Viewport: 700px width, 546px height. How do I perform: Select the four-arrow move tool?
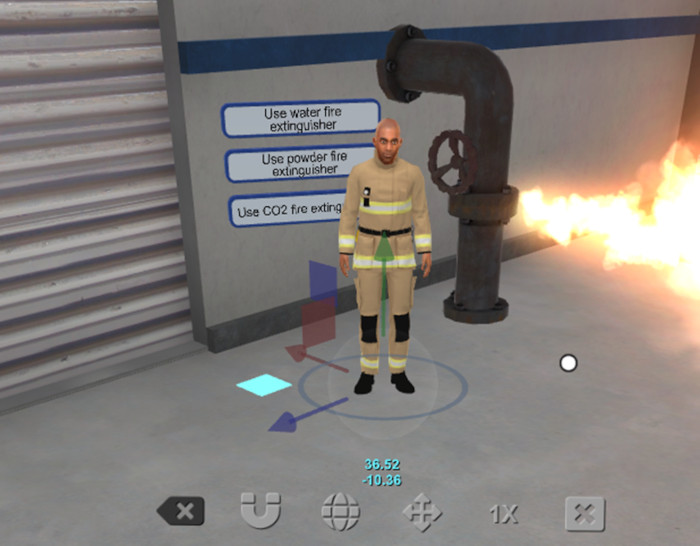[421, 514]
